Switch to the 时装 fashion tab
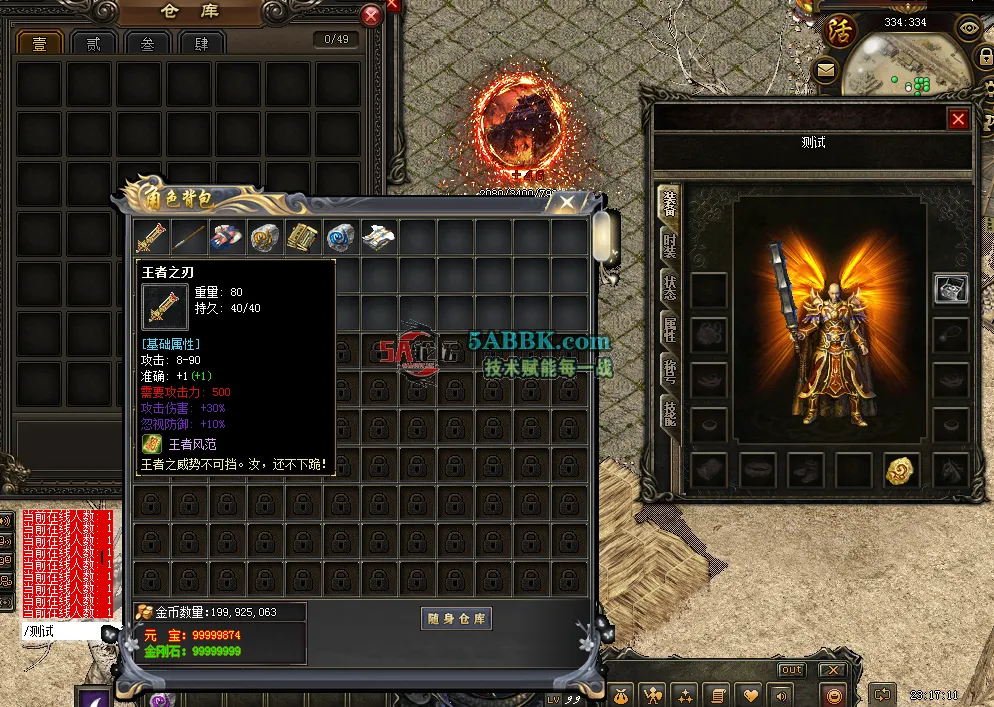Viewport: 994px width, 707px height. 669,245
